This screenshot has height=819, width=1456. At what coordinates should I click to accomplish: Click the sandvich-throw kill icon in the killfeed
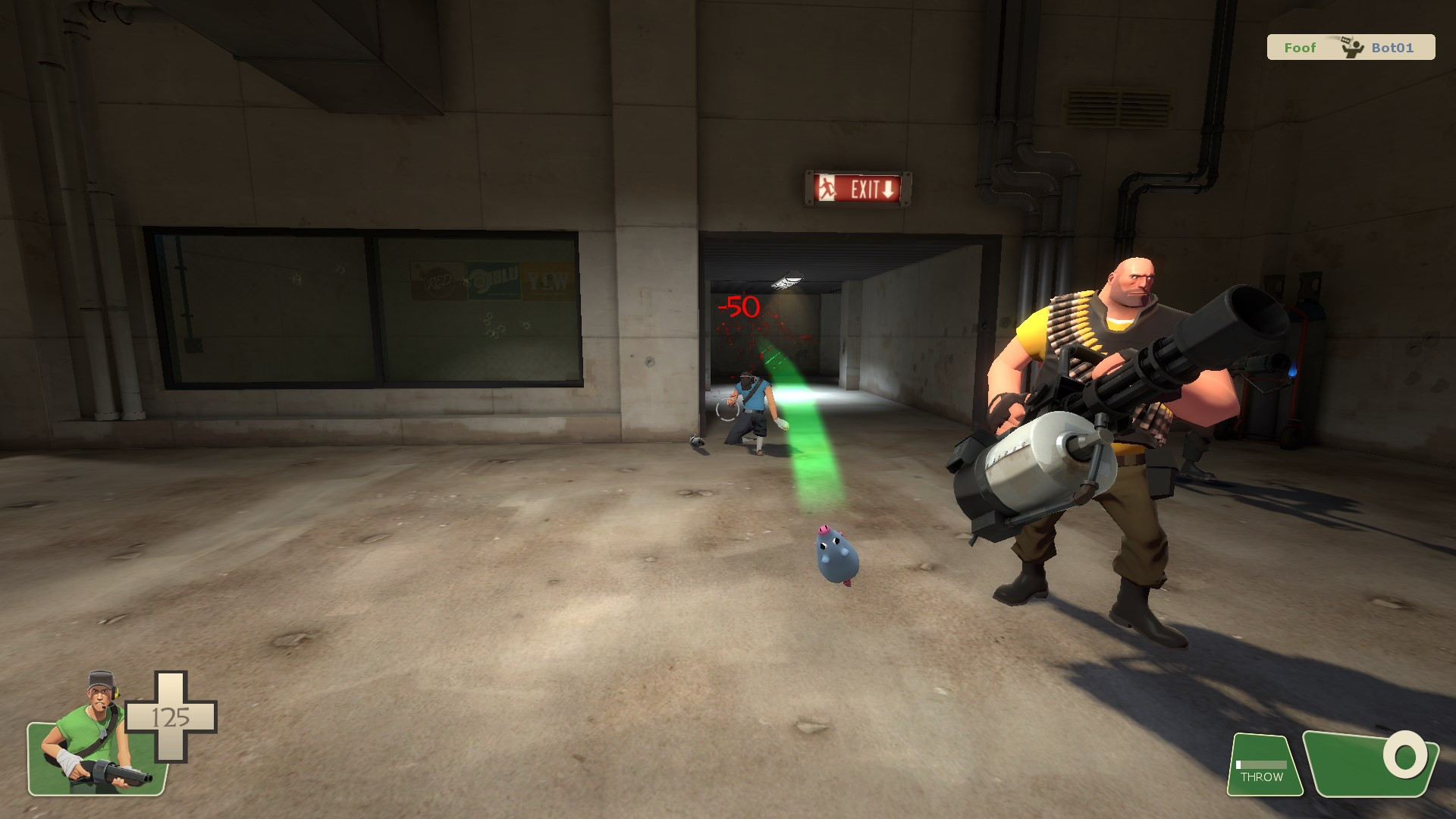pos(1351,47)
